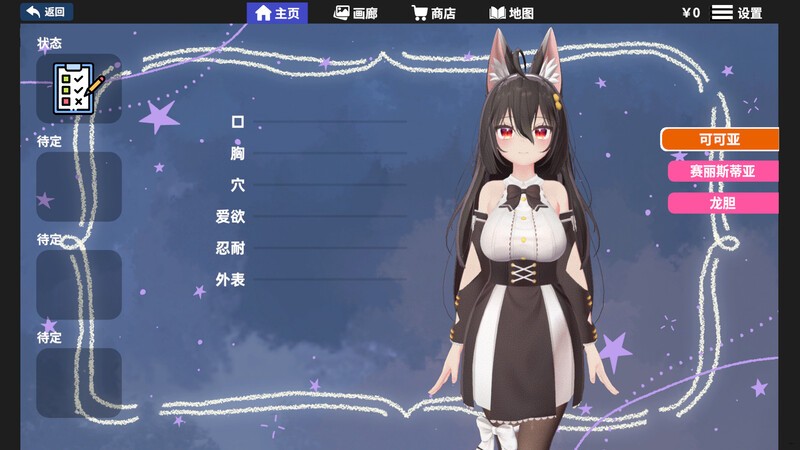
Task: Choose character 可可亚
Action: coord(720,139)
